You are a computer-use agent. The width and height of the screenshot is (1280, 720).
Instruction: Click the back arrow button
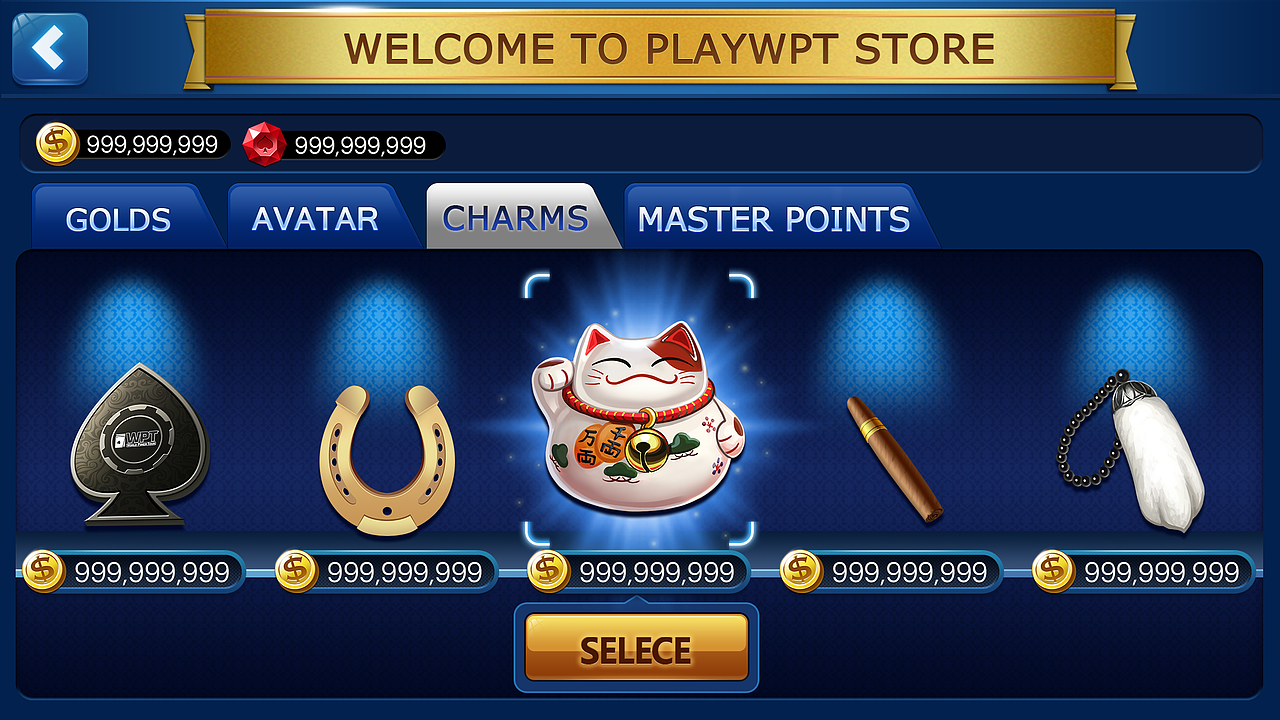coord(48,46)
